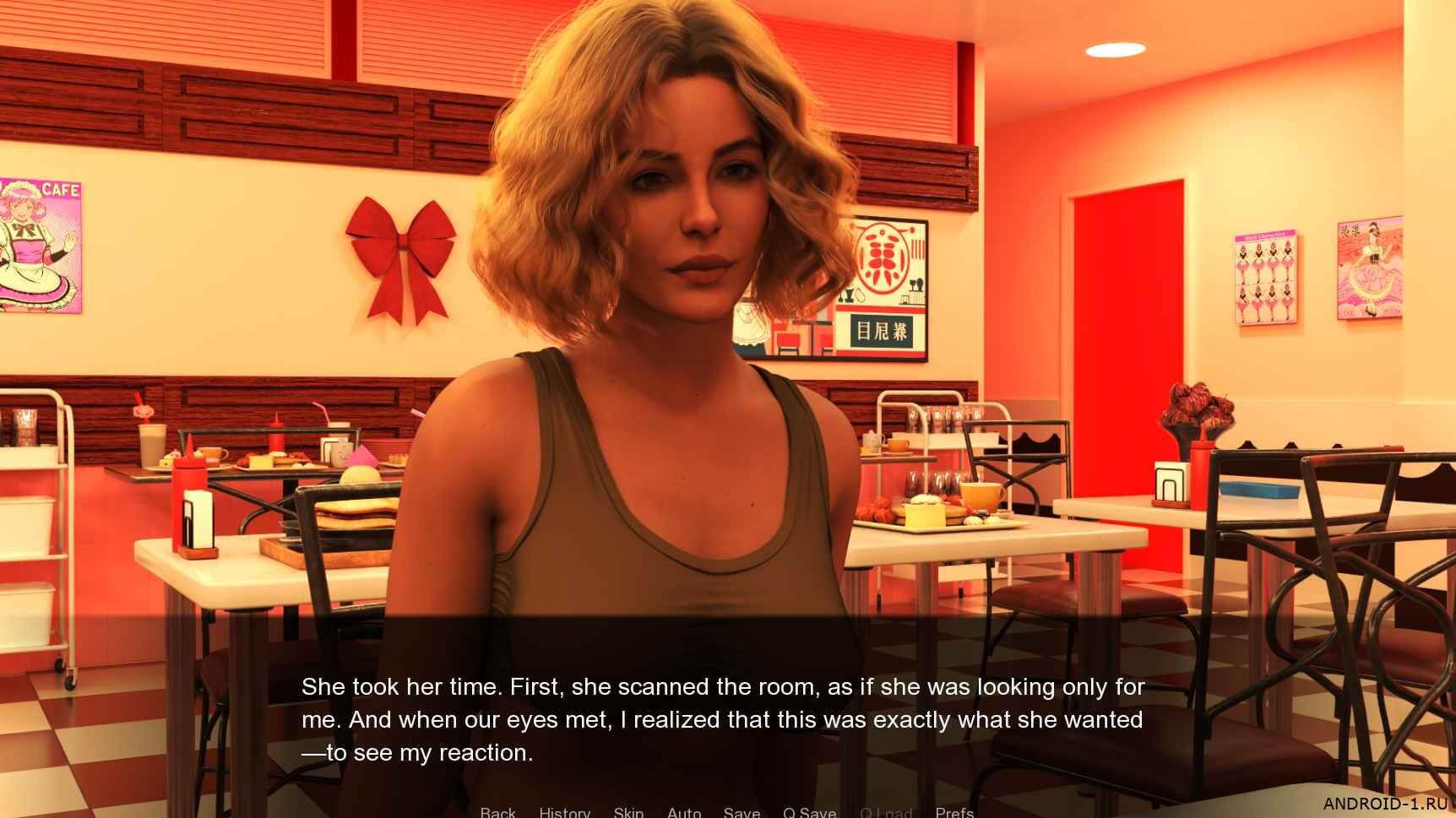Click Q.Save to quick save
This screenshot has width=1456, height=818.
tap(809, 812)
